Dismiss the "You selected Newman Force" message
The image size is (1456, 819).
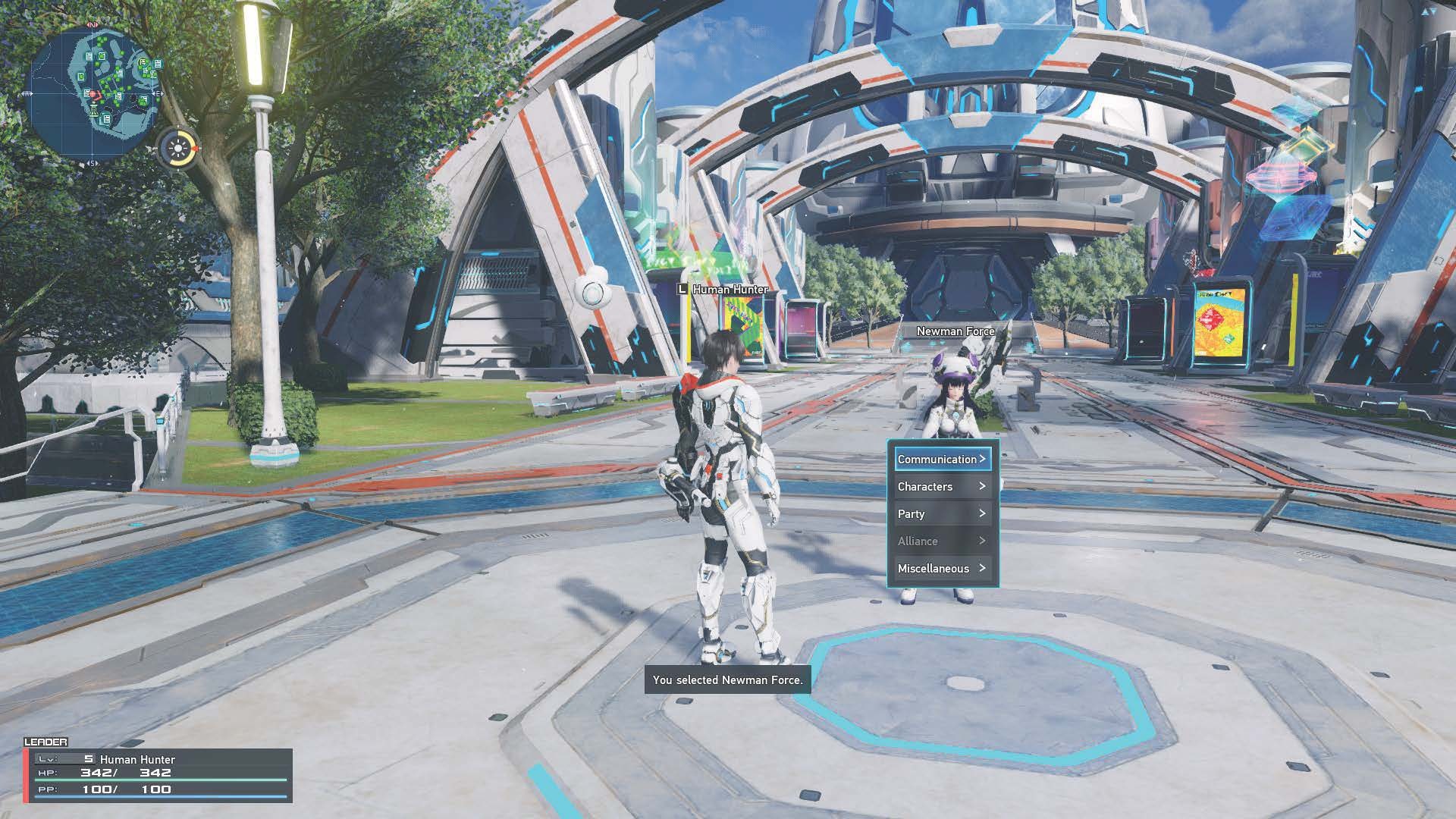pyautogui.click(x=727, y=680)
